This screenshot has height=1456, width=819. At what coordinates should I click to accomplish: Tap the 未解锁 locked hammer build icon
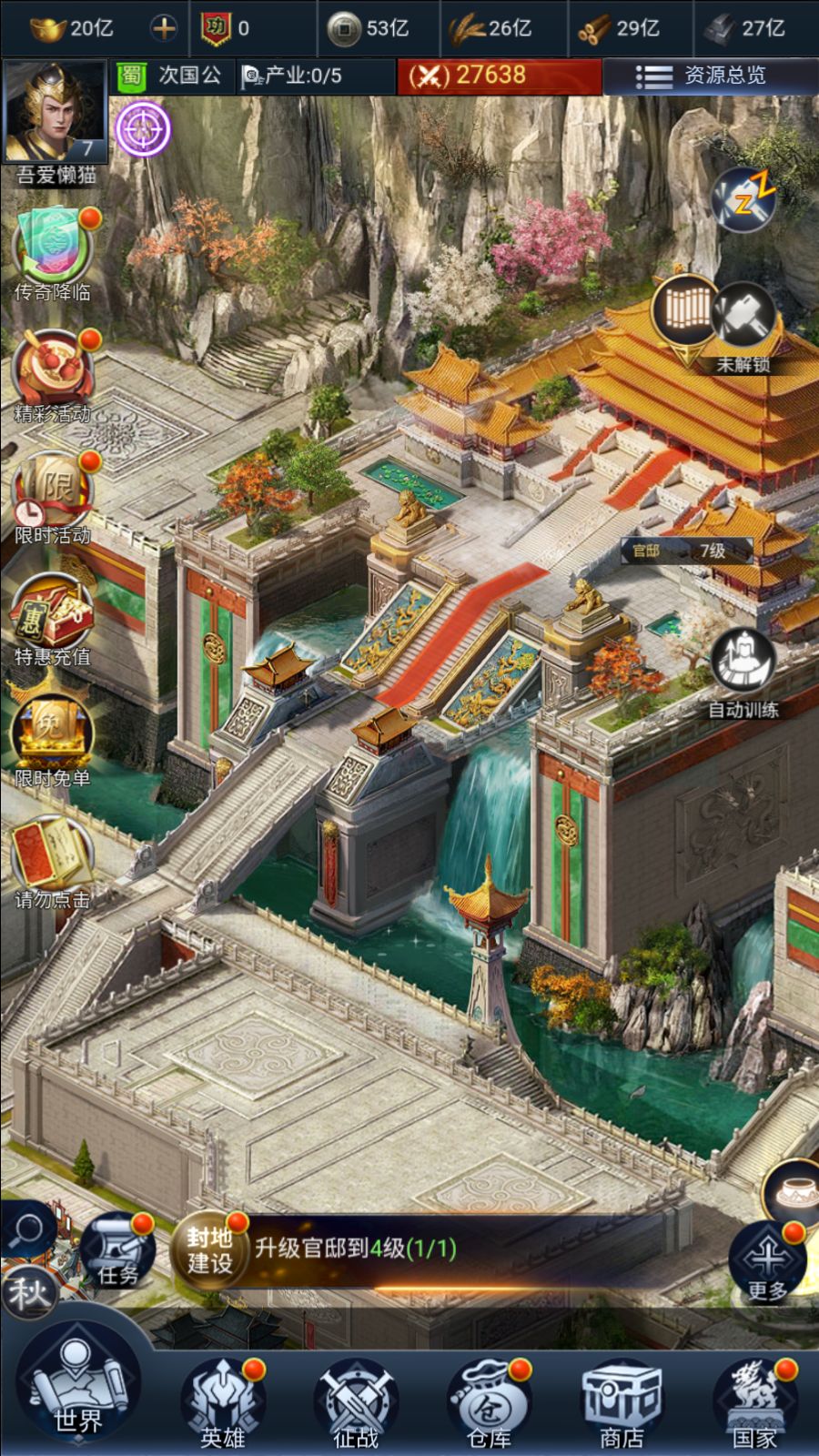tap(744, 320)
